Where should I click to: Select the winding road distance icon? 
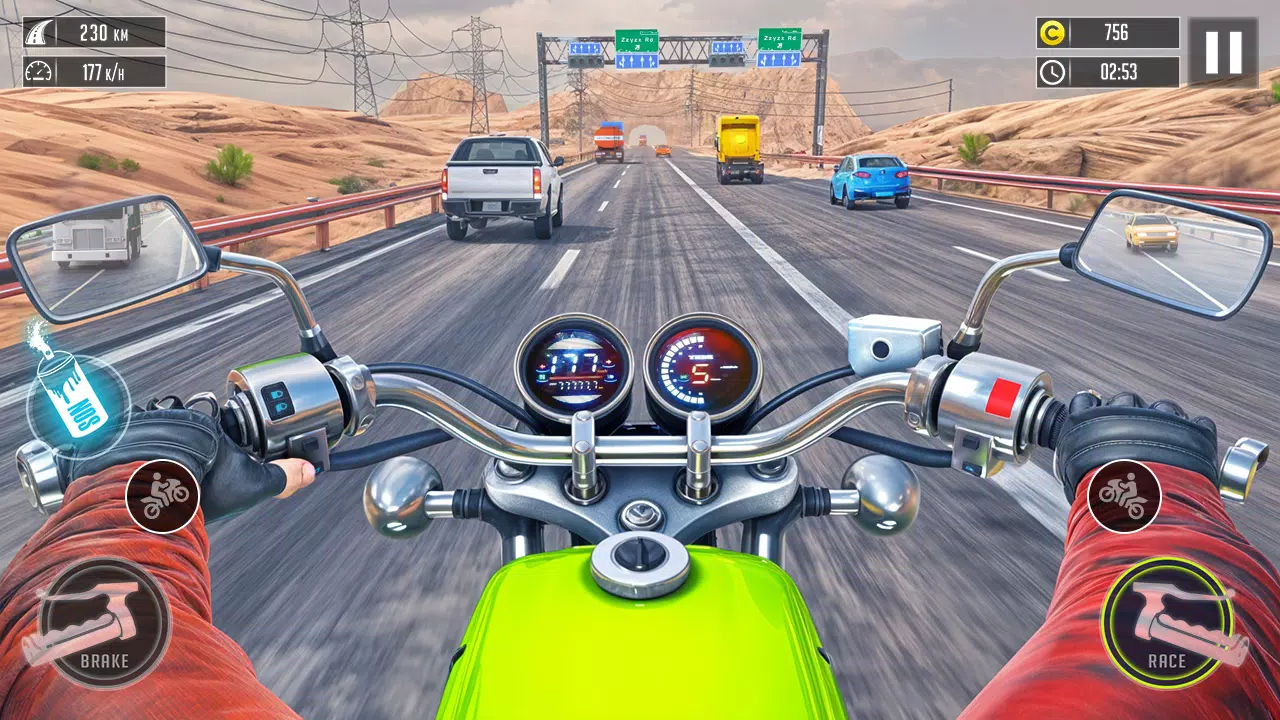point(36,30)
